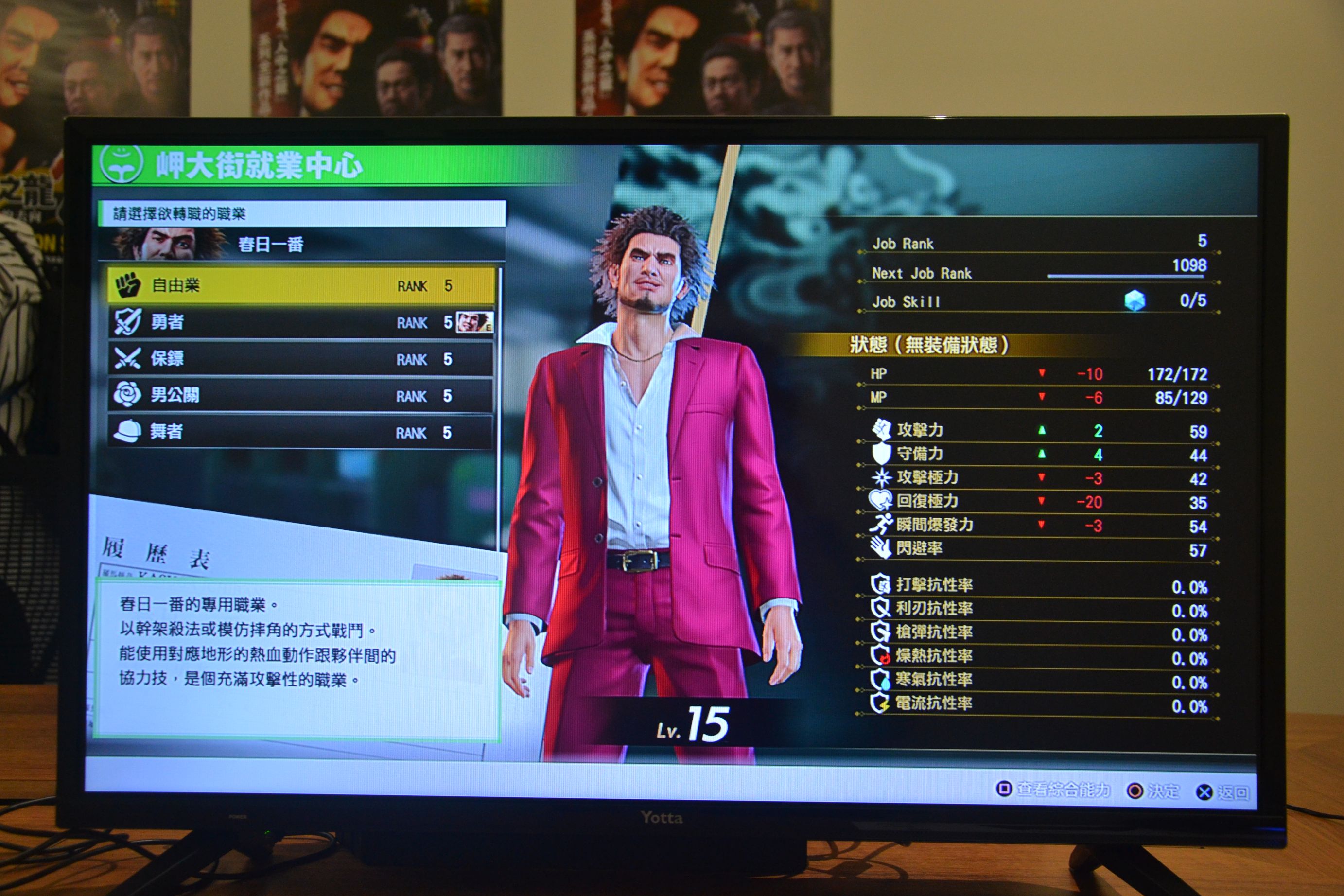The width and height of the screenshot is (1344, 896).
Task: Pick the 保鏢 job from the list
Action: [301, 359]
